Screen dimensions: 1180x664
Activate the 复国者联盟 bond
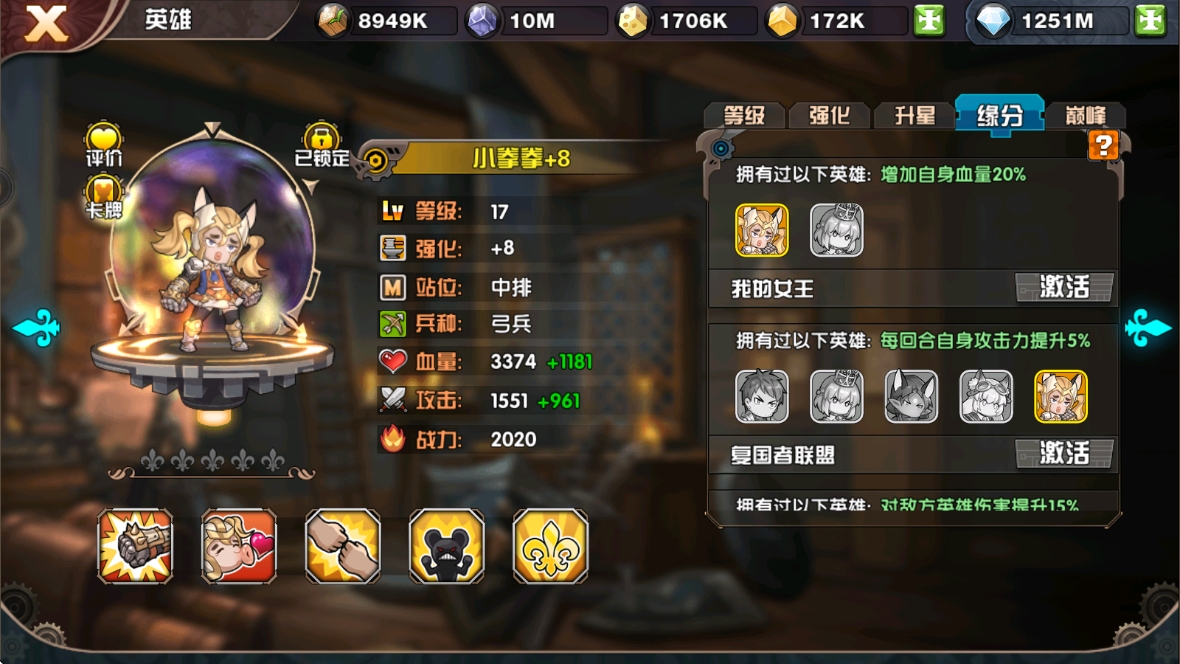1064,453
